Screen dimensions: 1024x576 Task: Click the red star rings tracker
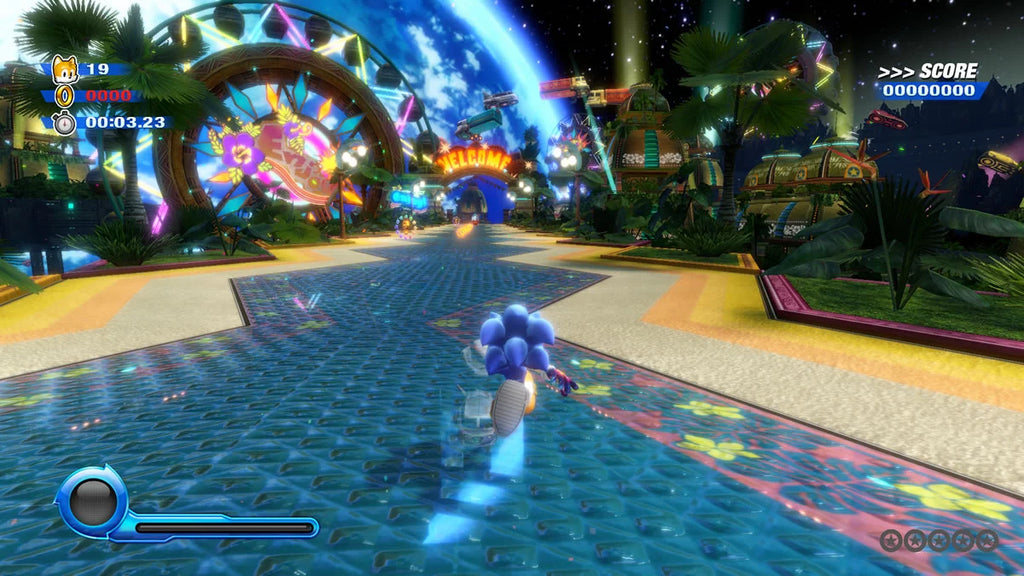pos(938,540)
